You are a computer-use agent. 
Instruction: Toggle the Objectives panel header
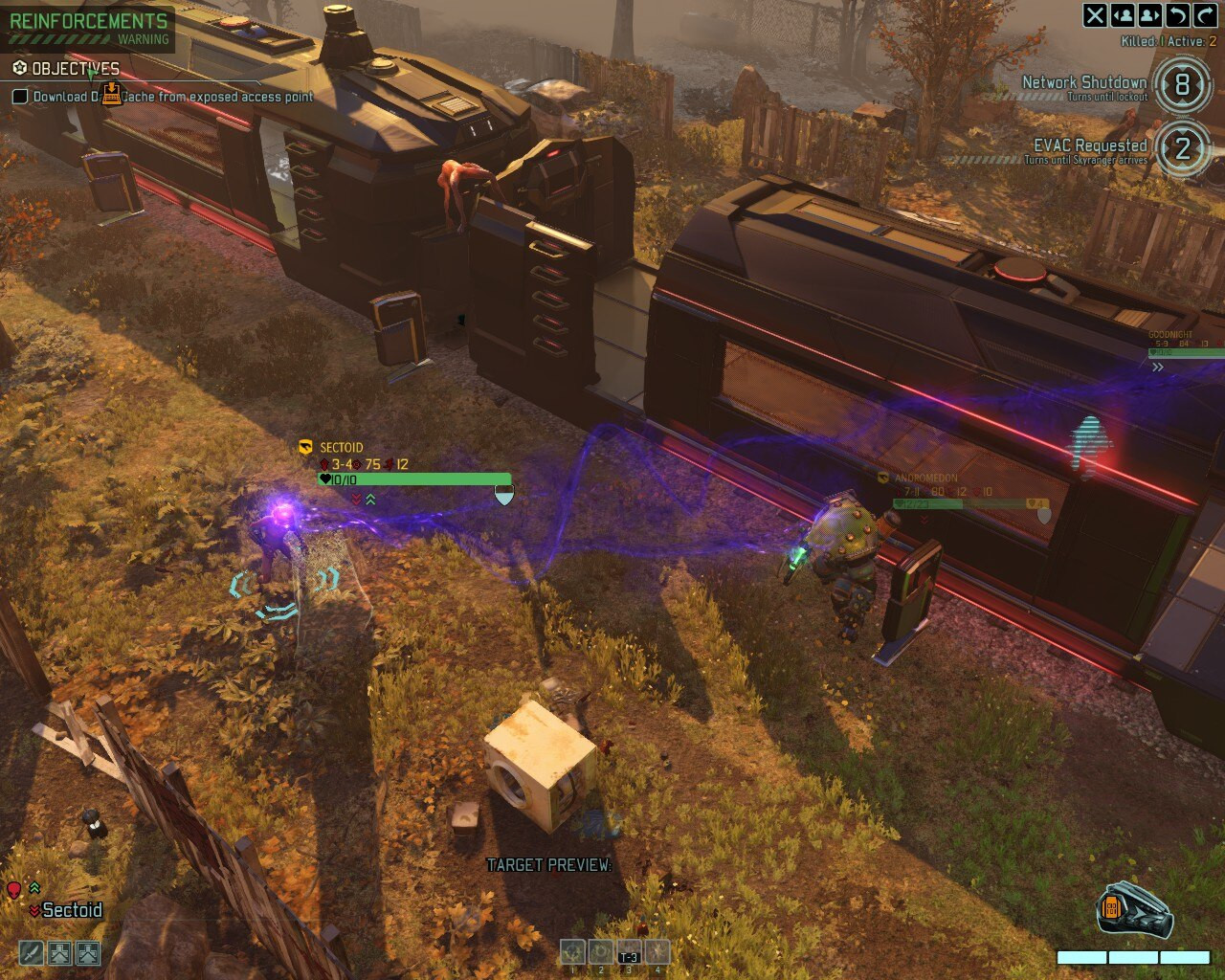pyautogui.click(x=67, y=69)
